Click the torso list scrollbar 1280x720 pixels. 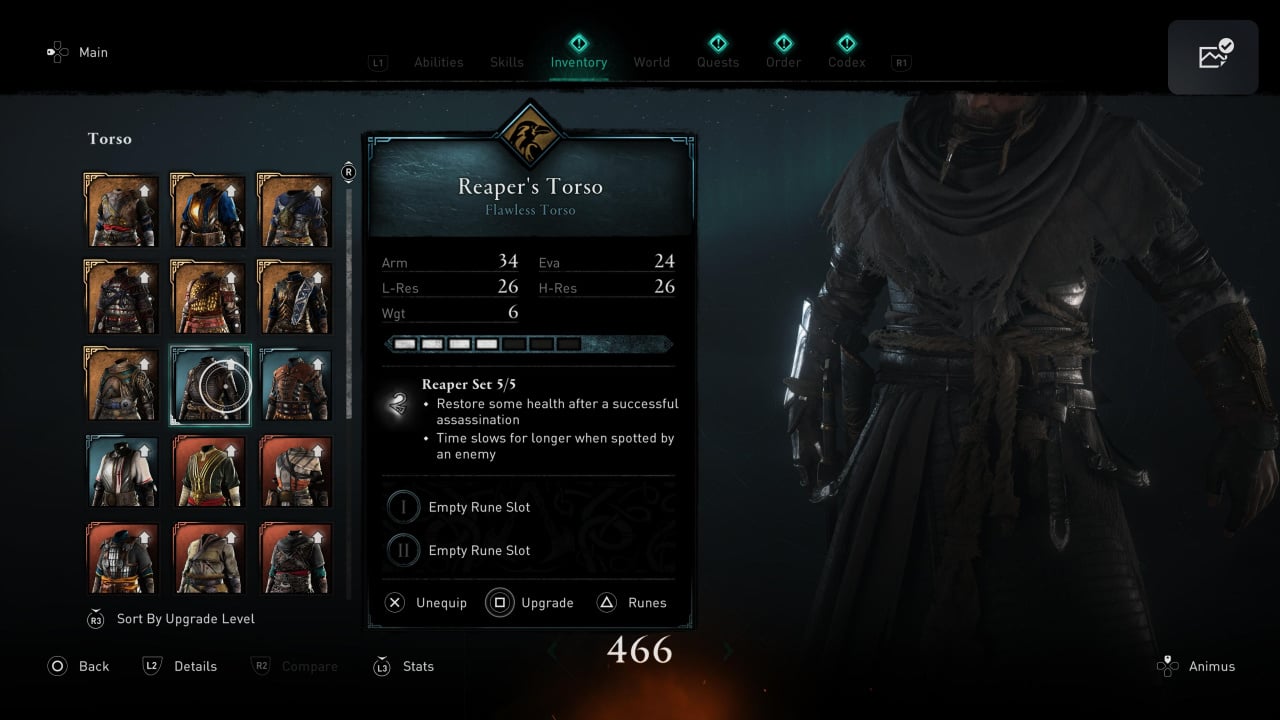pos(348,300)
